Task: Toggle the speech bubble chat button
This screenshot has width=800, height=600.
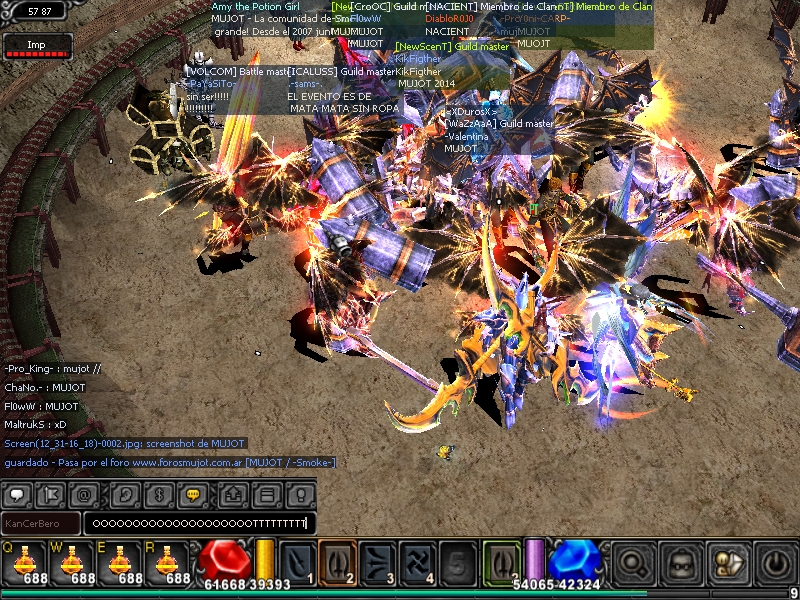Action: pyautogui.click(x=19, y=494)
